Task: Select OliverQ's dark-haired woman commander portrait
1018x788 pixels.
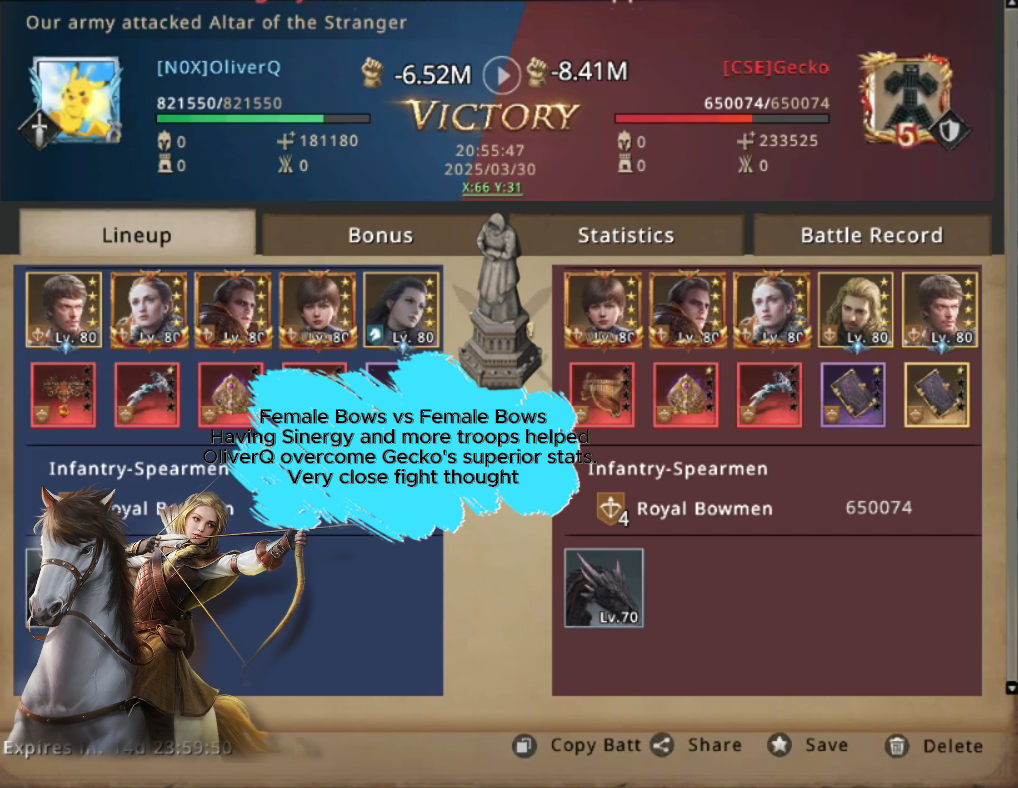Action: [x=402, y=309]
